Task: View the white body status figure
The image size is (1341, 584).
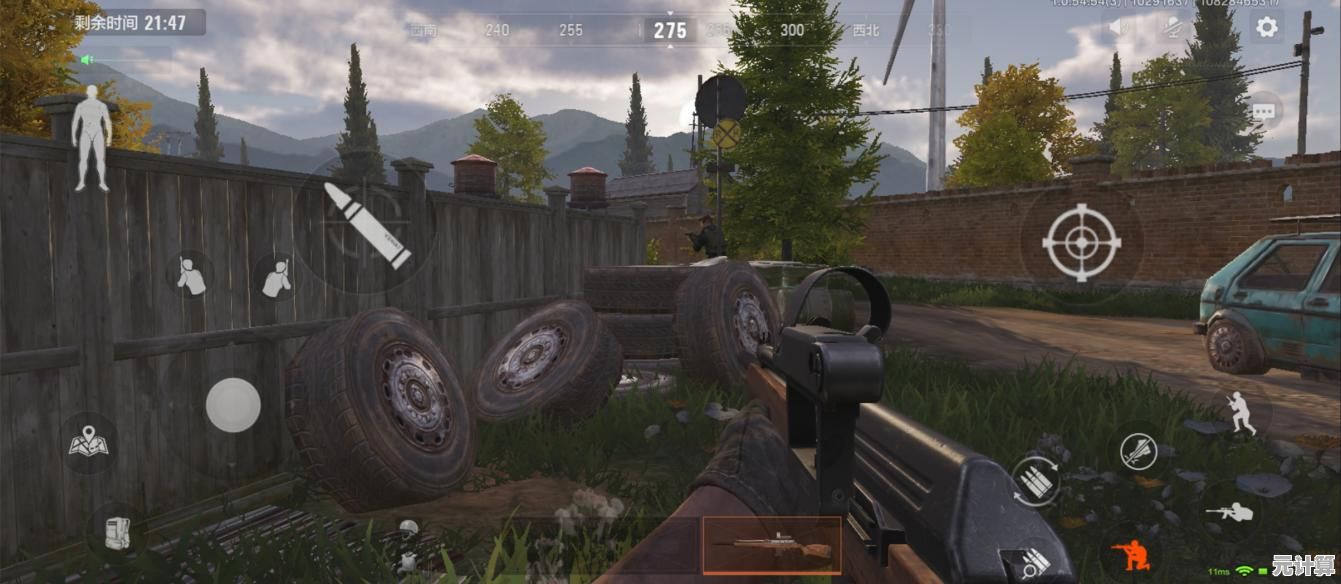Action: [92, 137]
